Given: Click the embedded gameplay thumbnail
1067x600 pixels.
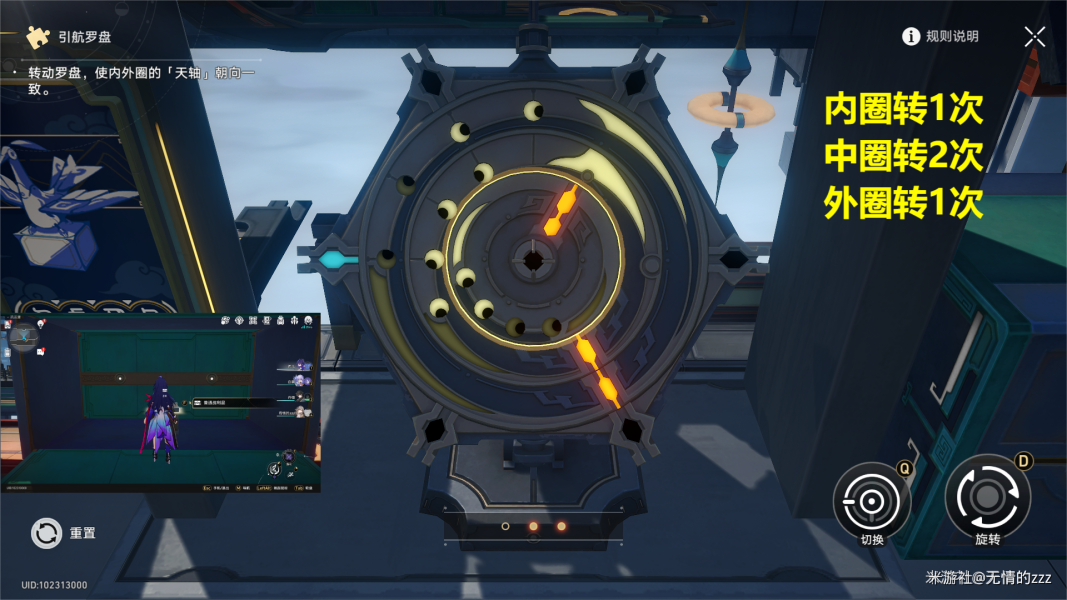Looking at the screenshot, I should pos(161,402).
